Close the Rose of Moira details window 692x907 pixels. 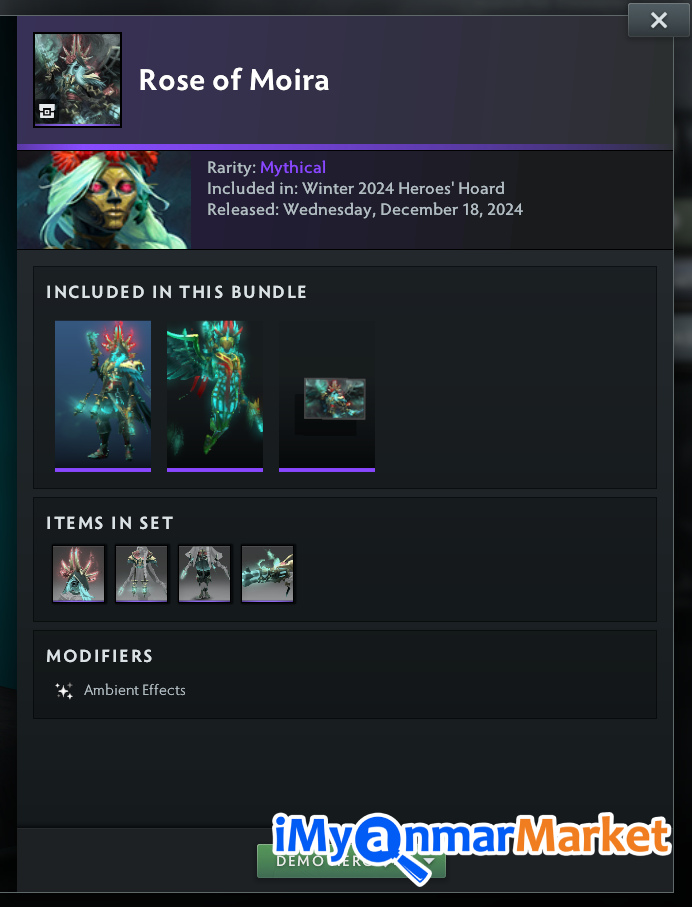tap(658, 20)
